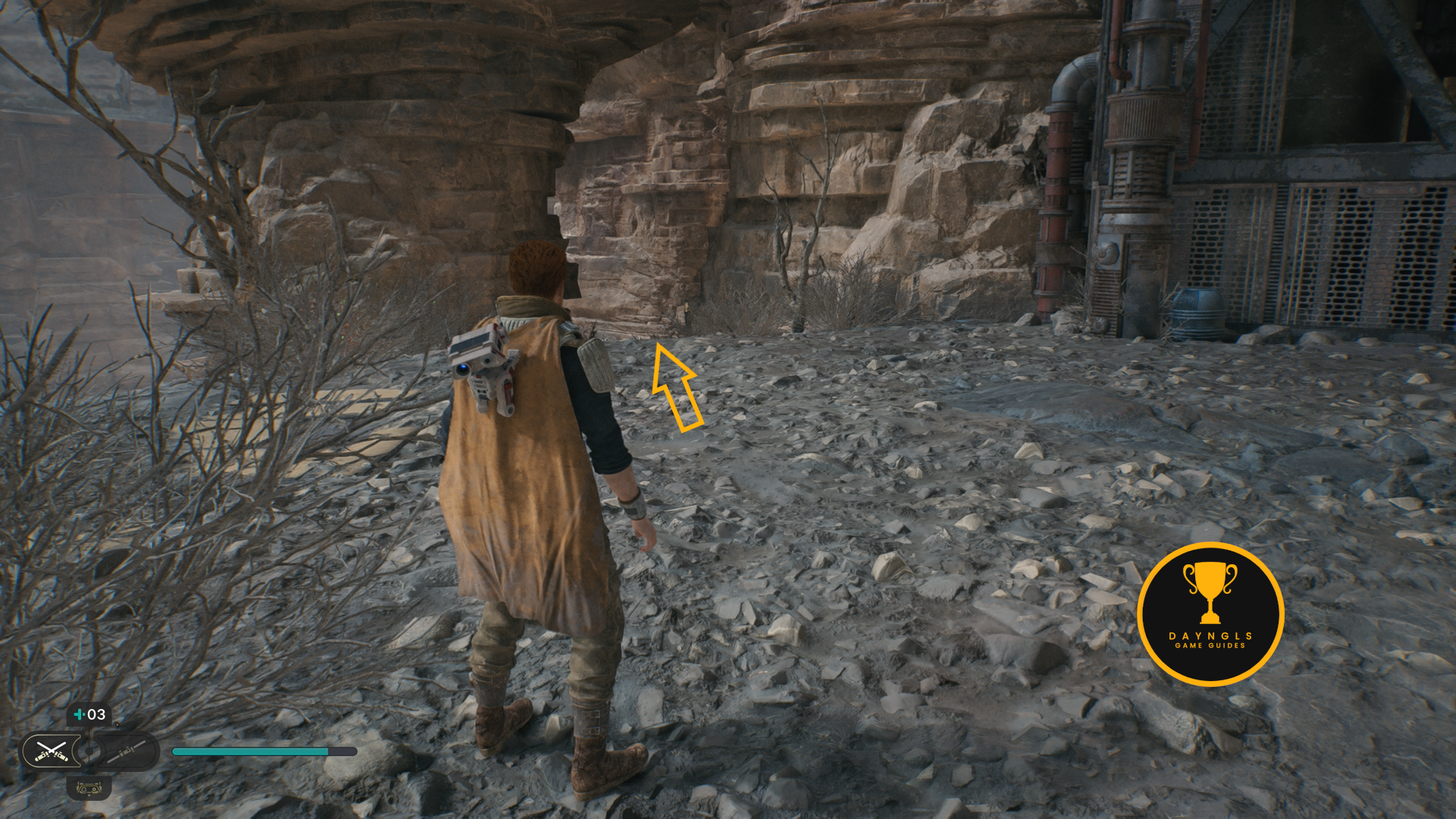Activate the BD-1 droid icon
The width and height of the screenshot is (1456, 819).
tap(89, 789)
